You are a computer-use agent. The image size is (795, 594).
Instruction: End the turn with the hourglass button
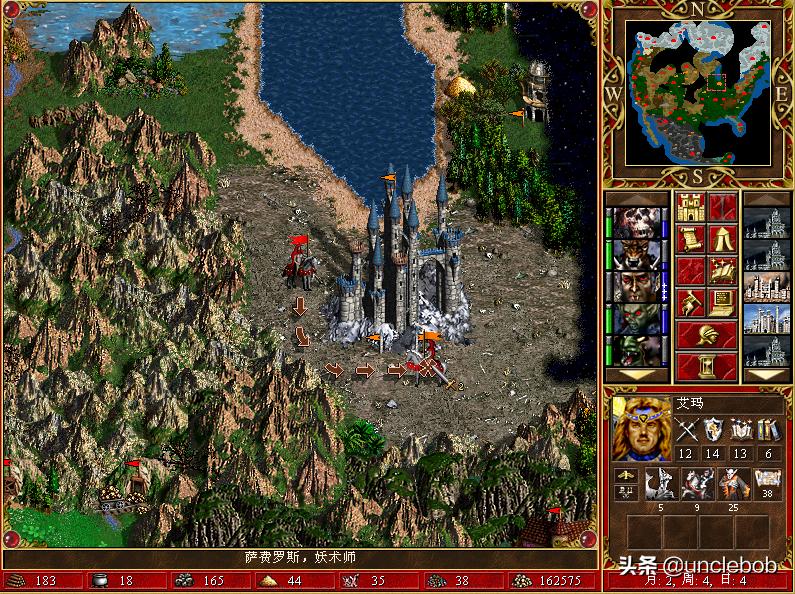(707, 365)
